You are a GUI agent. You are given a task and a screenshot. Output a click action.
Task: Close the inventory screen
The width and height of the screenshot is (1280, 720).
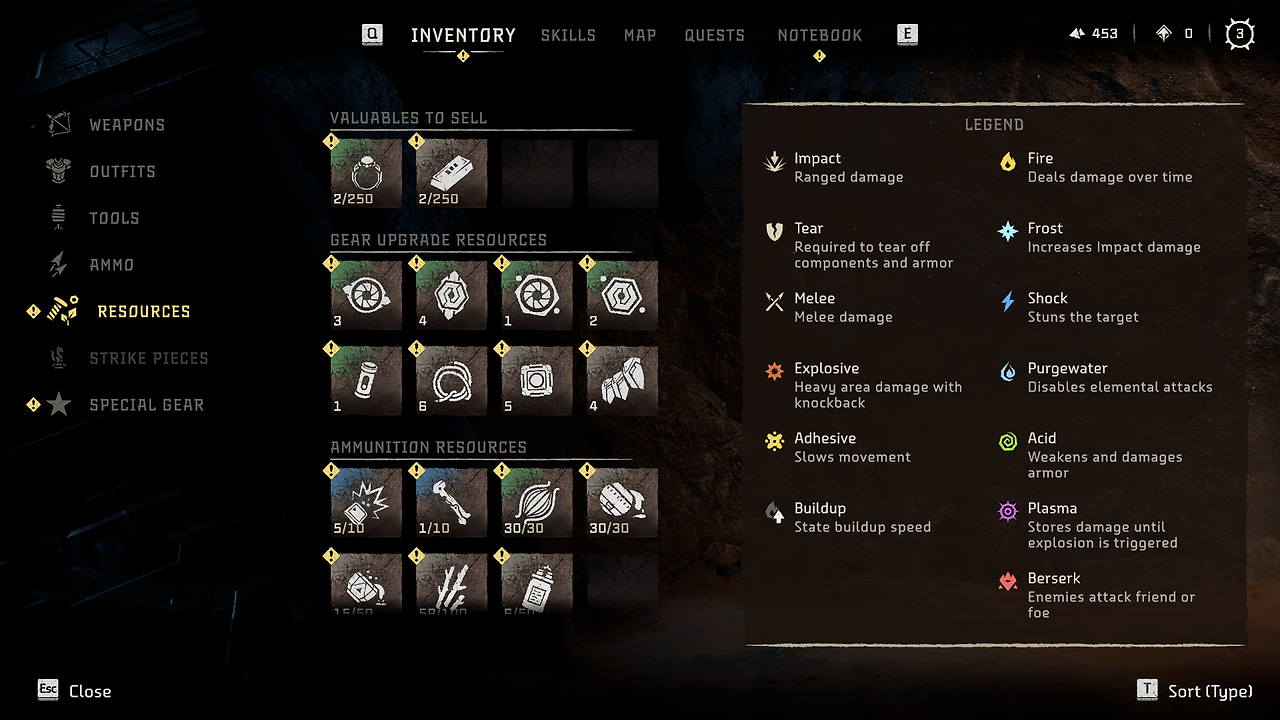pos(75,691)
